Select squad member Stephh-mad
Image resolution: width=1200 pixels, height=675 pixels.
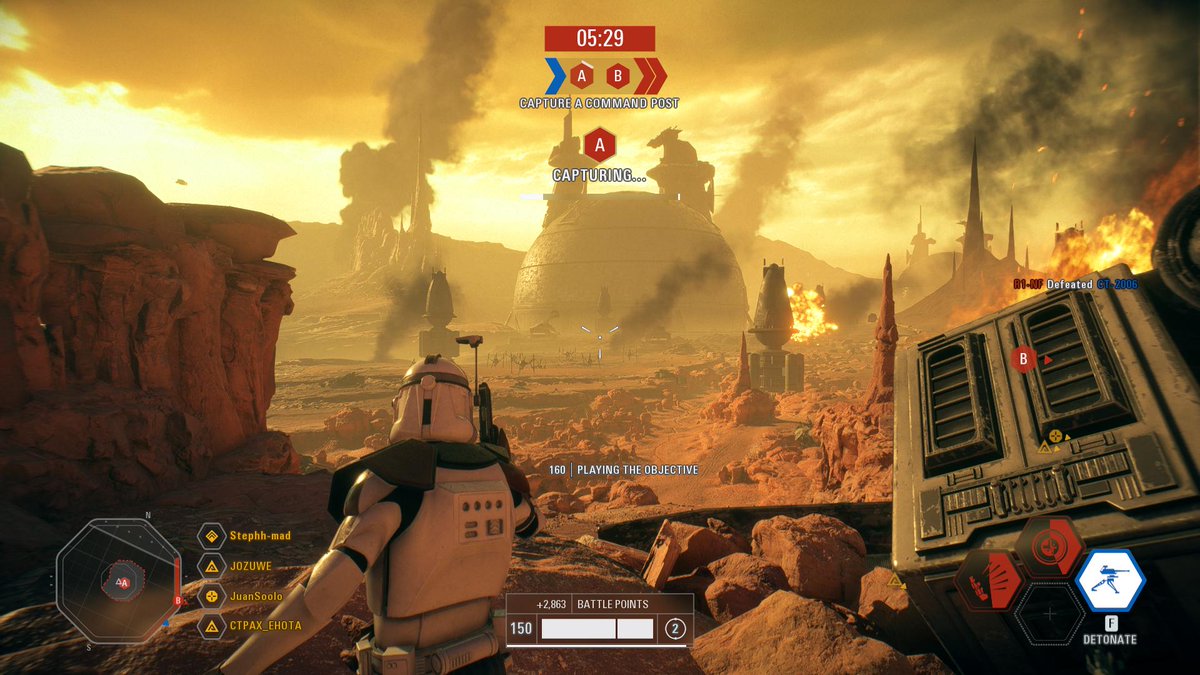pos(260,536)
